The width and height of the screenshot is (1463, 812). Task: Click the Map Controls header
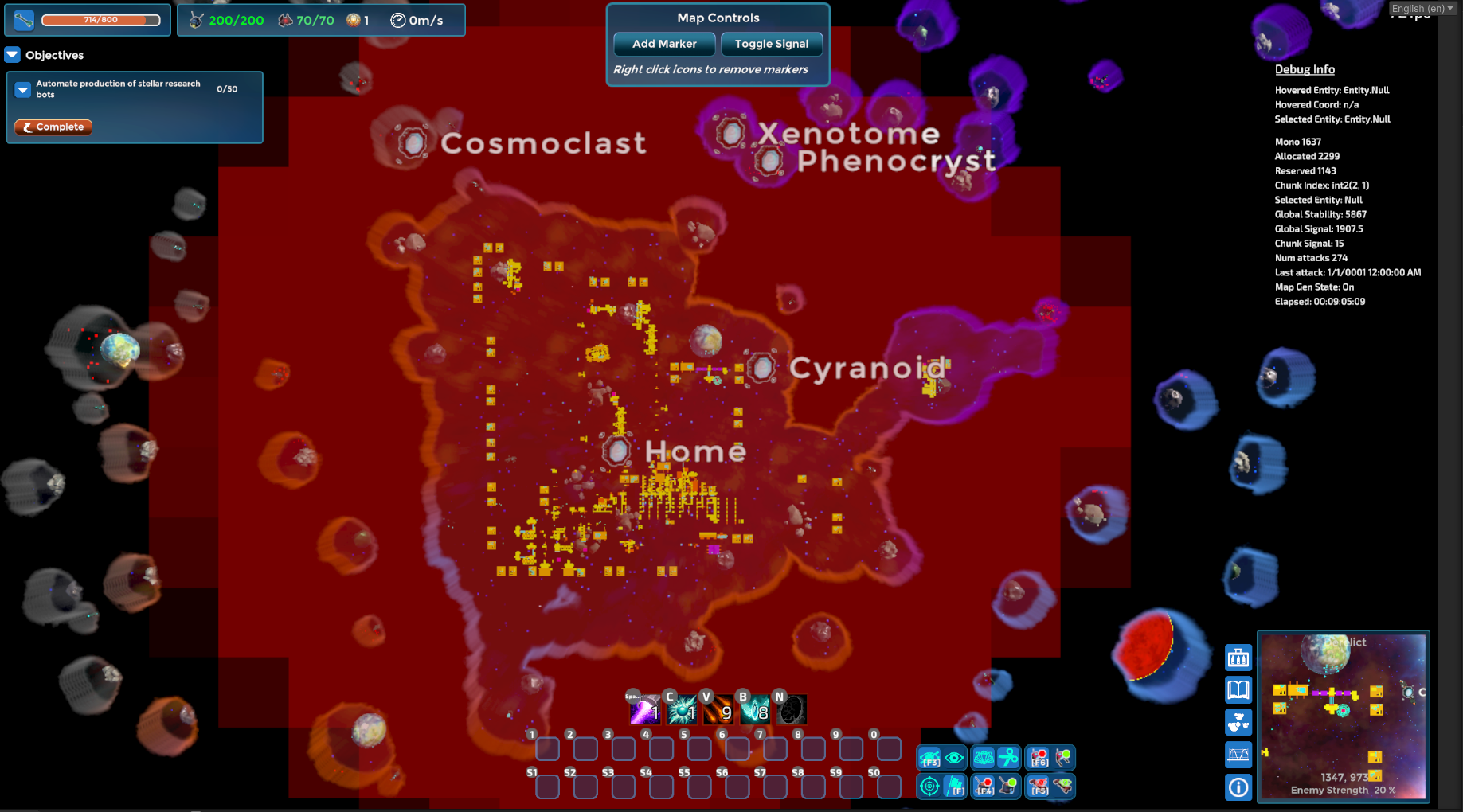pyautogui.click(x=718, y=17)
